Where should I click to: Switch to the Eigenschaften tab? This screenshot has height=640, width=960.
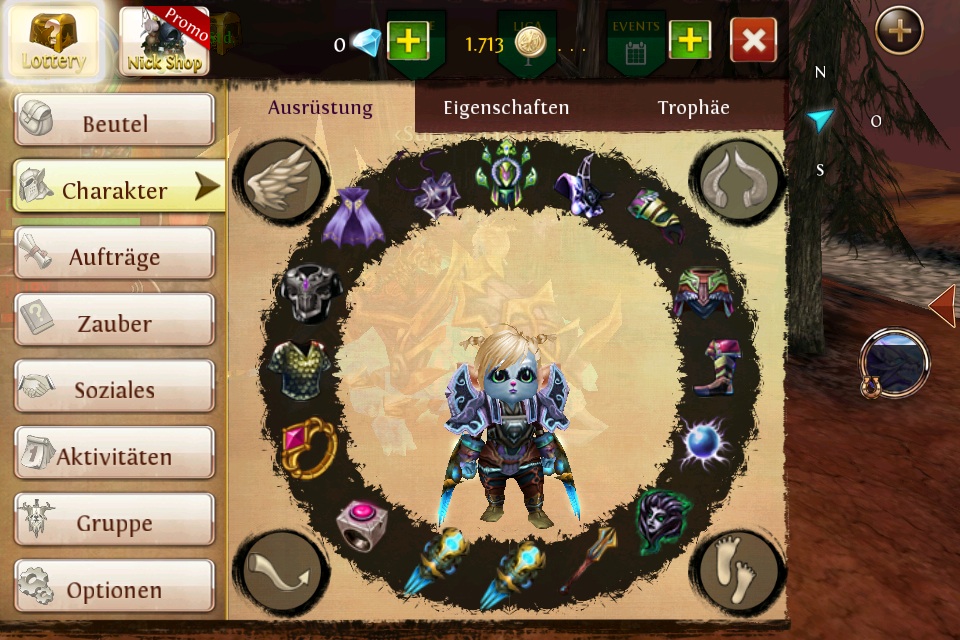(x=506, y=107)
